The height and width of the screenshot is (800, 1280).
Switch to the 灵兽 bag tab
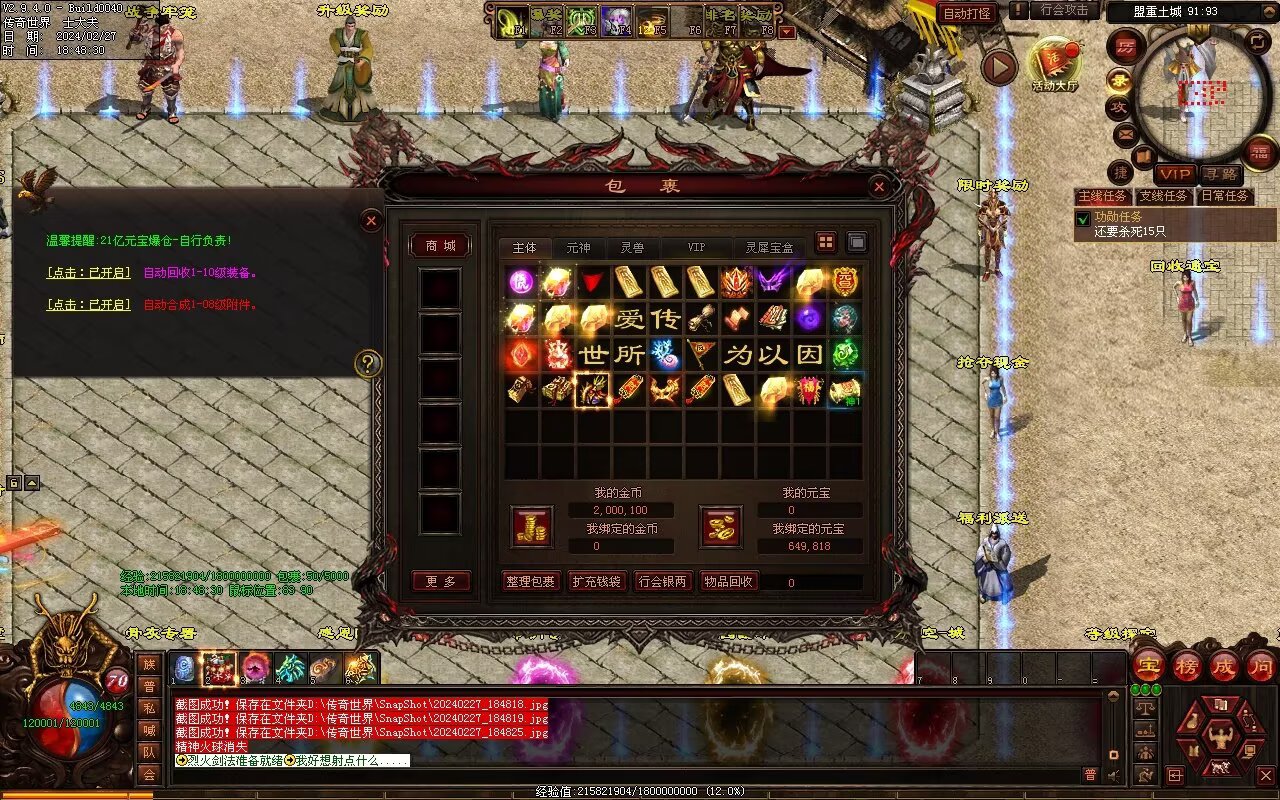(x=632, y=247)
